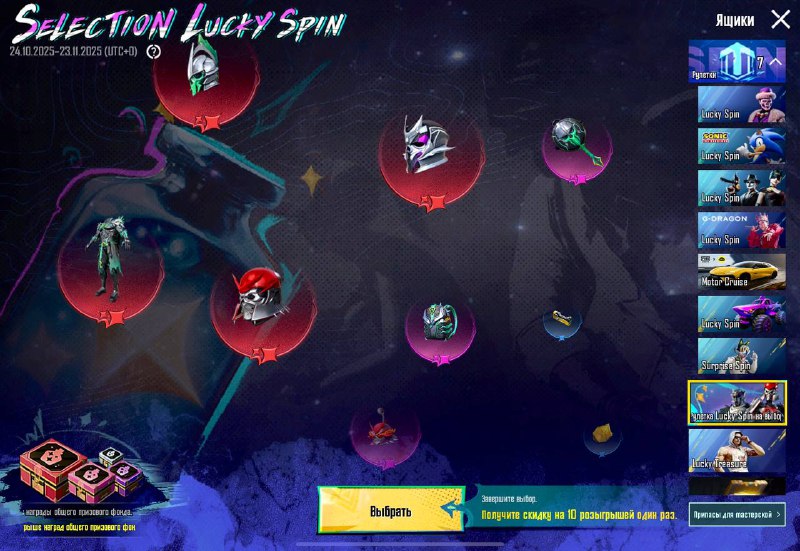Select the Surprise Spin entry
This screenshot has height=551, width=800.
coord(741,356)
